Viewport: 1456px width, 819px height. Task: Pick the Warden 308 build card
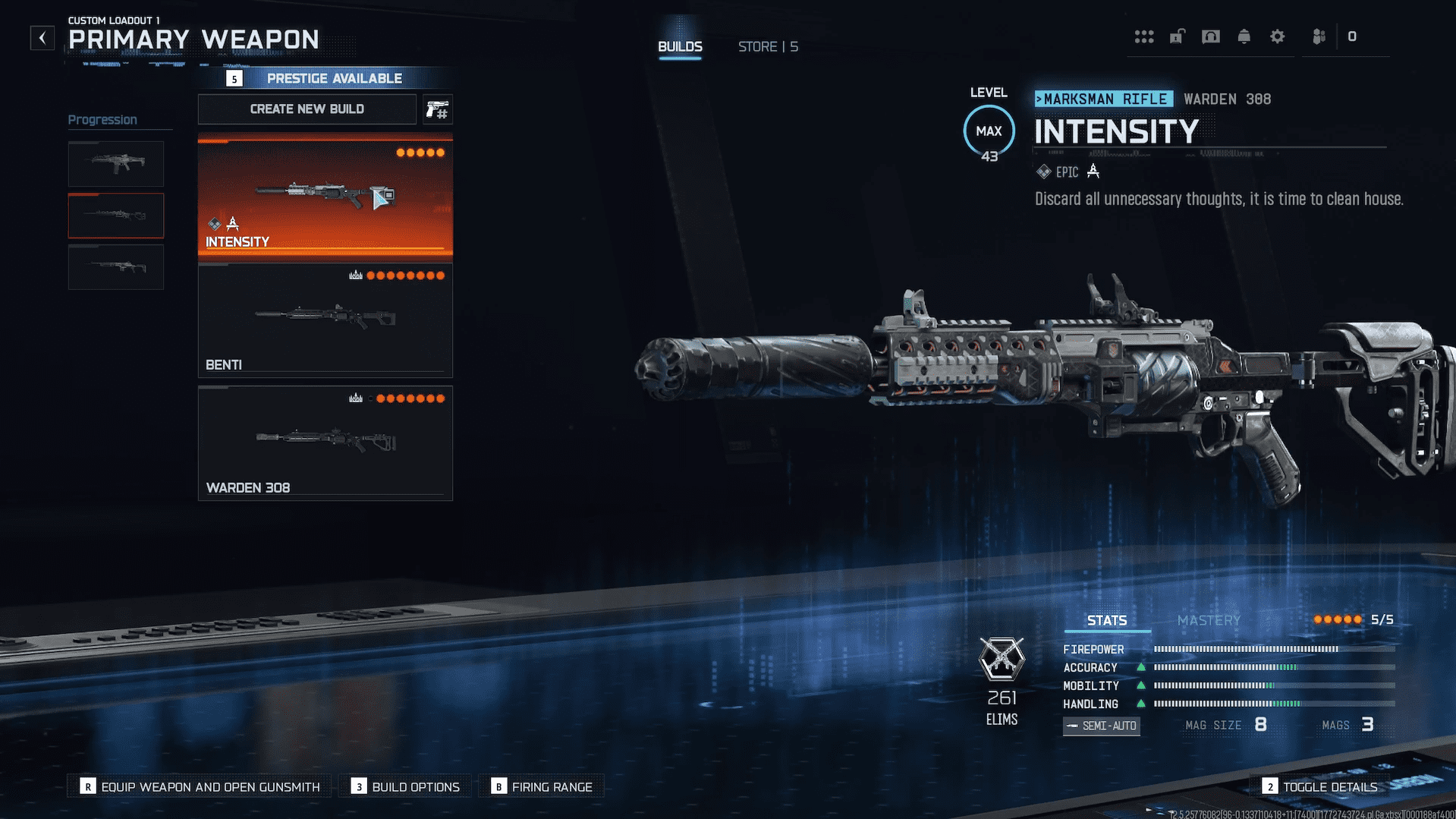pos(325,443)
